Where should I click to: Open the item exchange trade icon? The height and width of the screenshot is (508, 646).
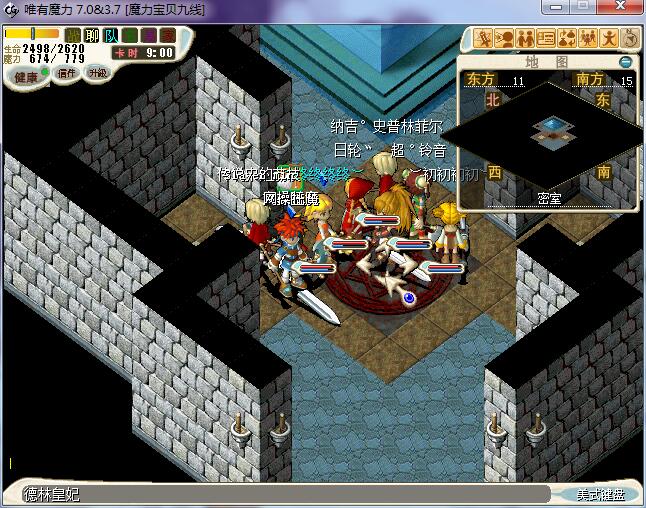pyautogui.click(x=567, y=39)
